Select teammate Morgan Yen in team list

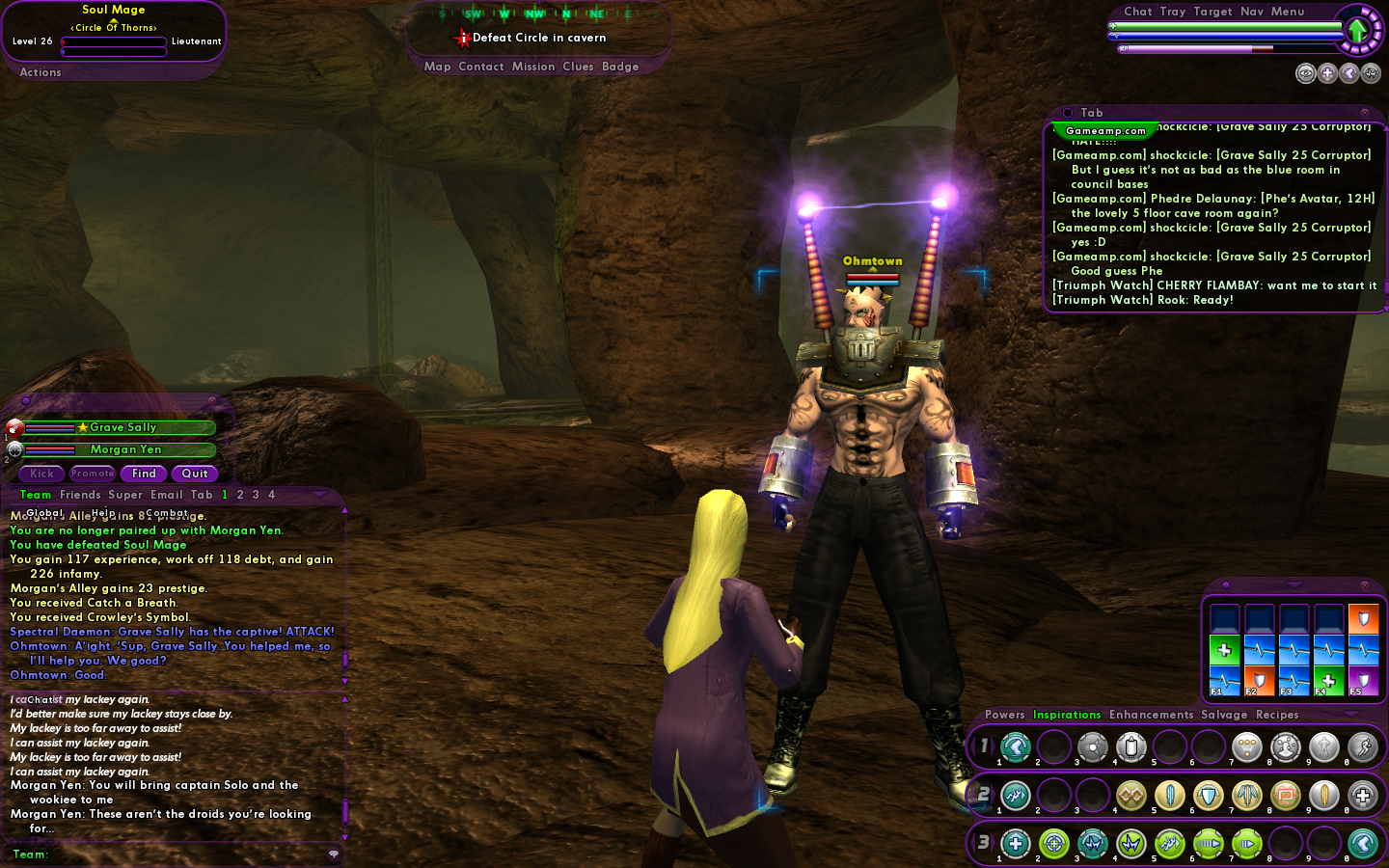coord(125,449)
